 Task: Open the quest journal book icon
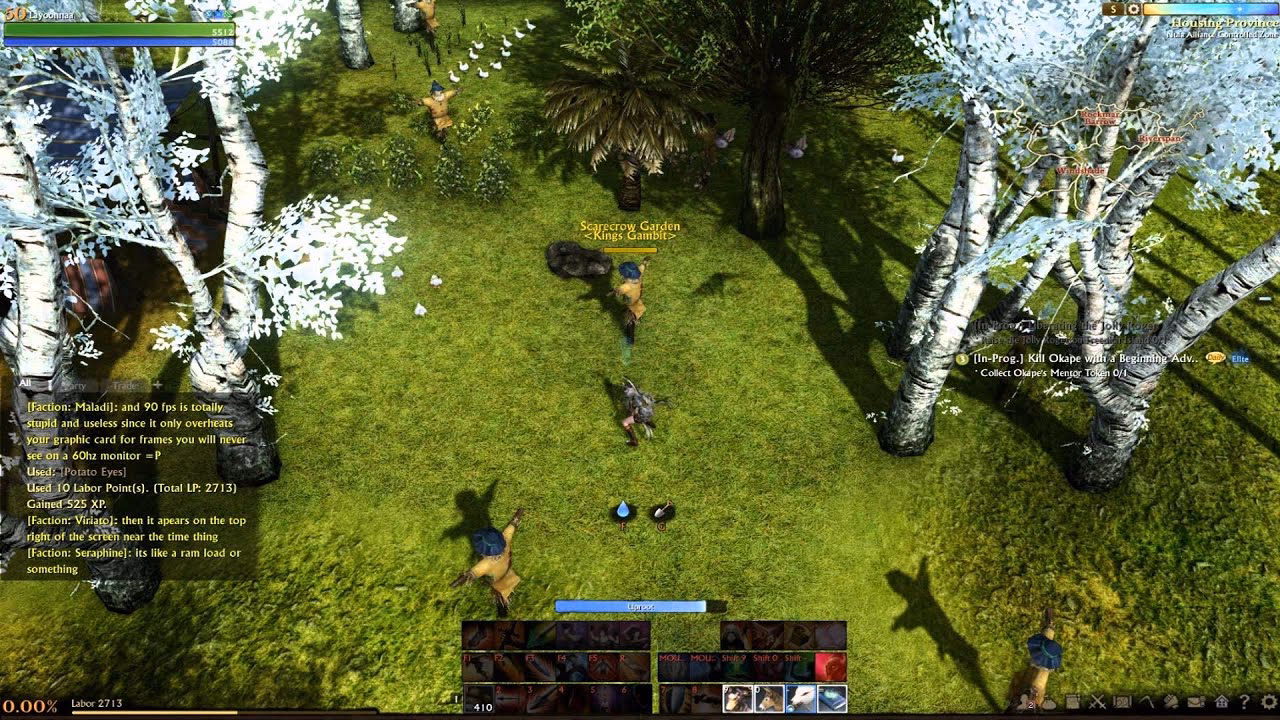pos(1073,703)
